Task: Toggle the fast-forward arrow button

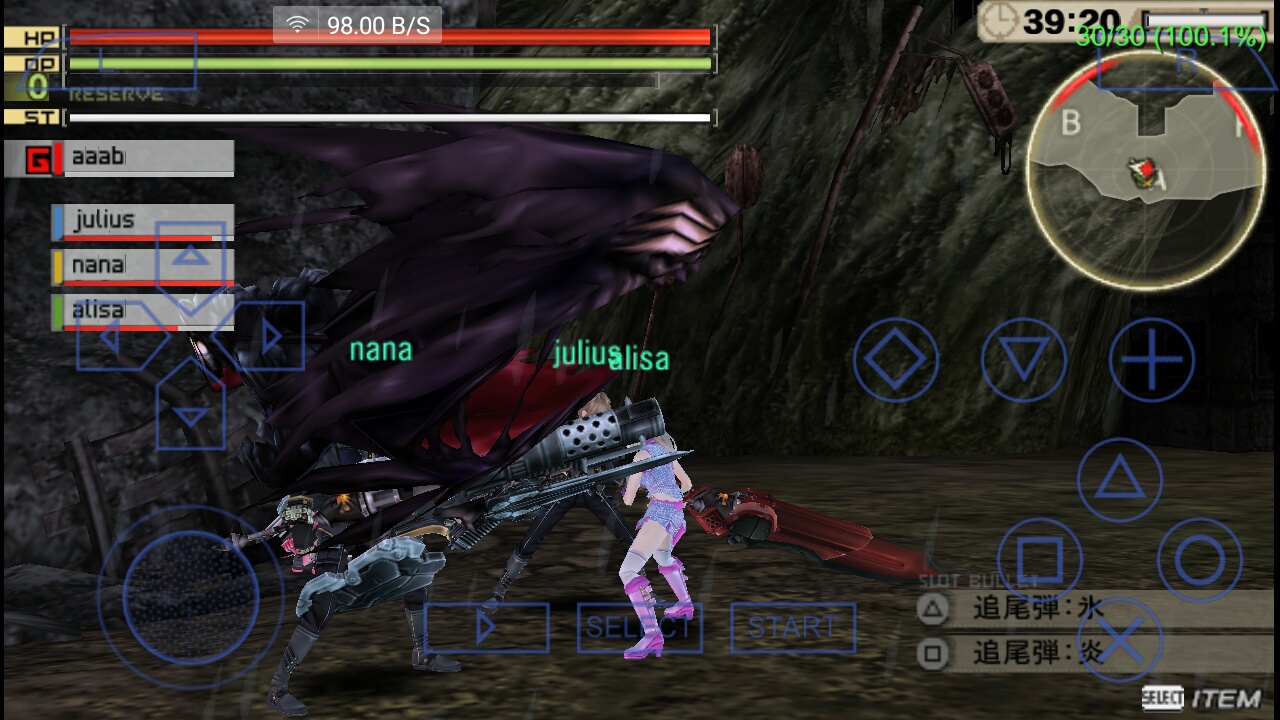Action: (486, 627)
